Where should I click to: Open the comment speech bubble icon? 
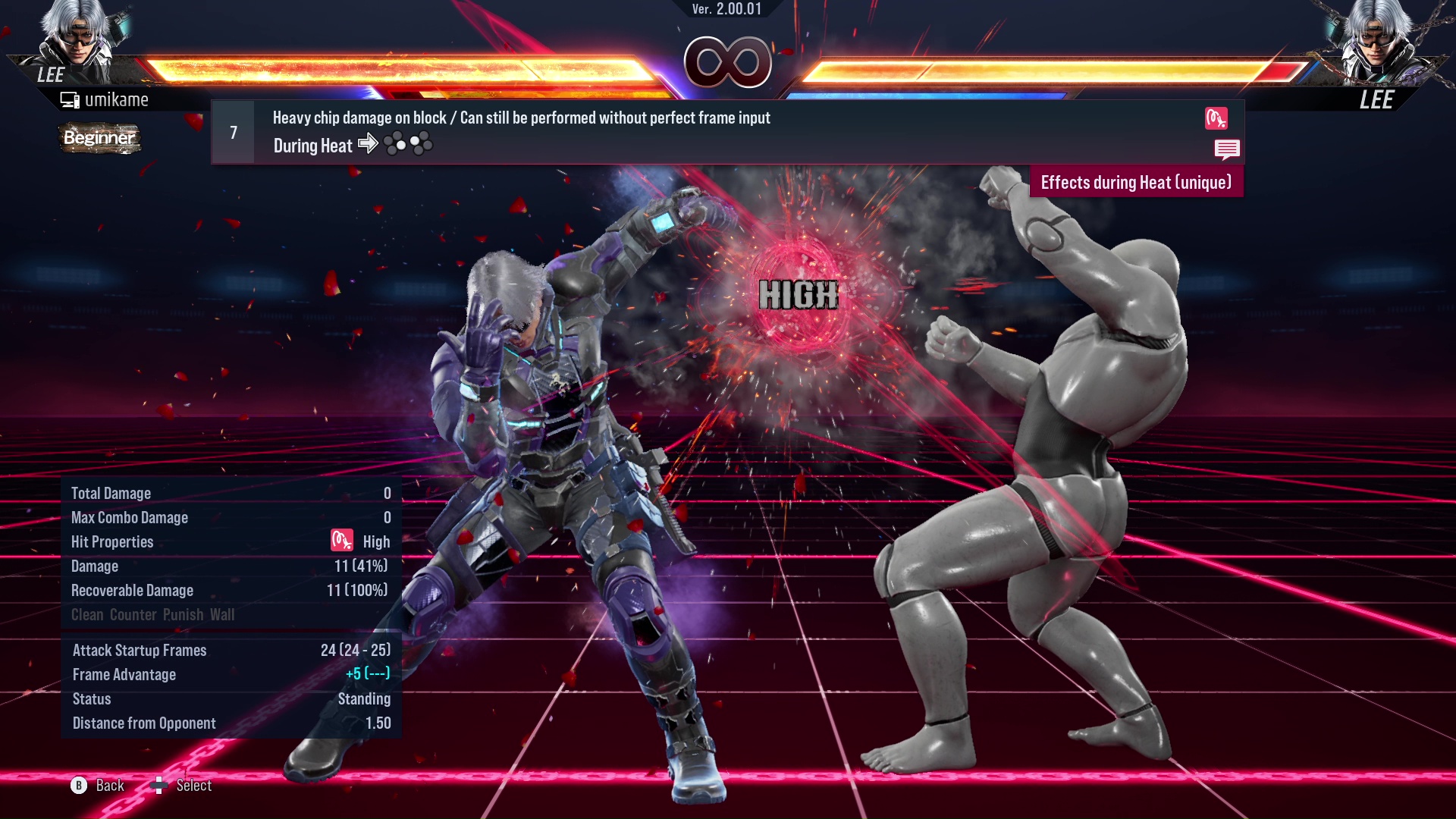1228,149
